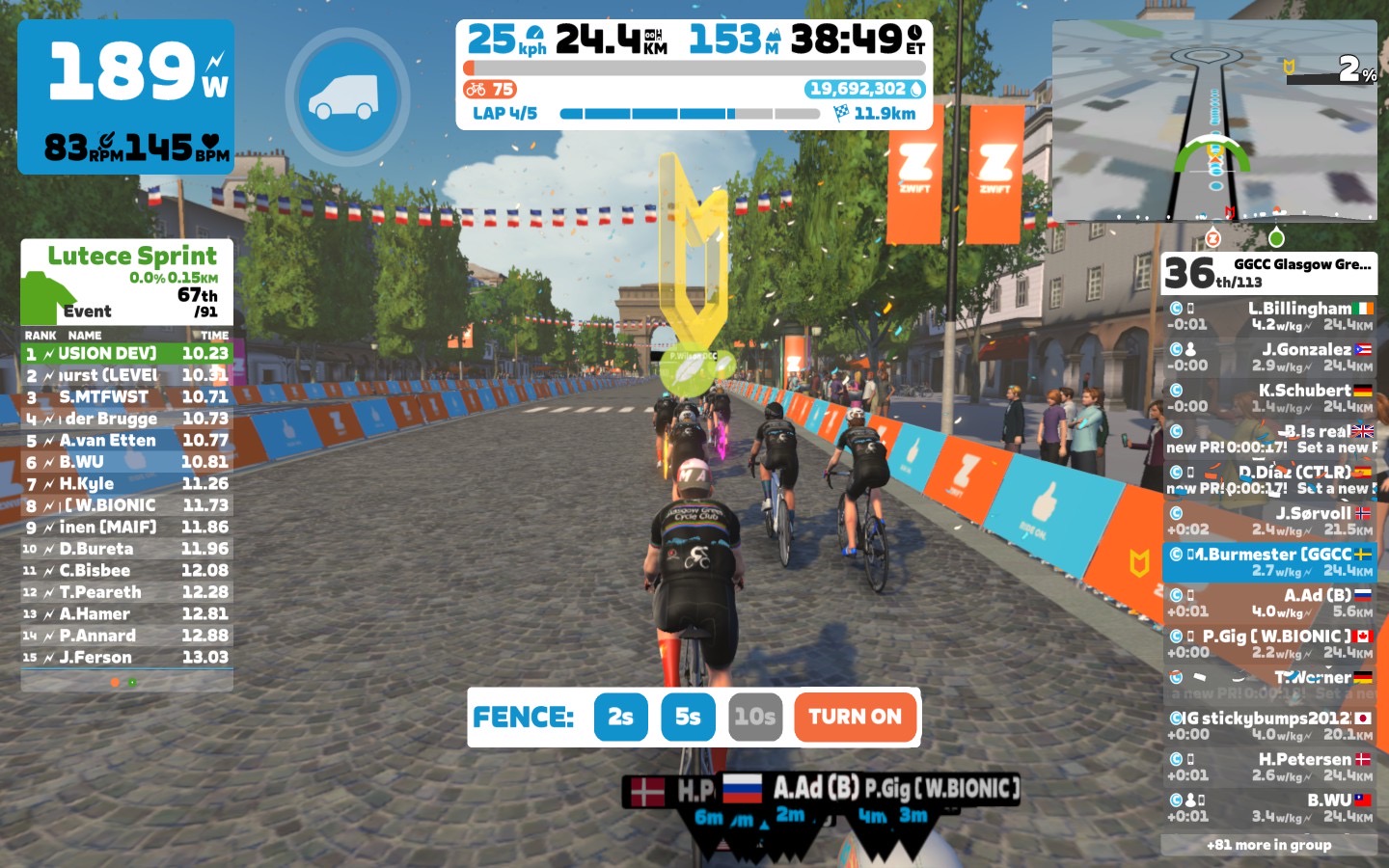Select the 10s fence option
This screenshot has height=868, width=1389.
[x=754, y=717]
